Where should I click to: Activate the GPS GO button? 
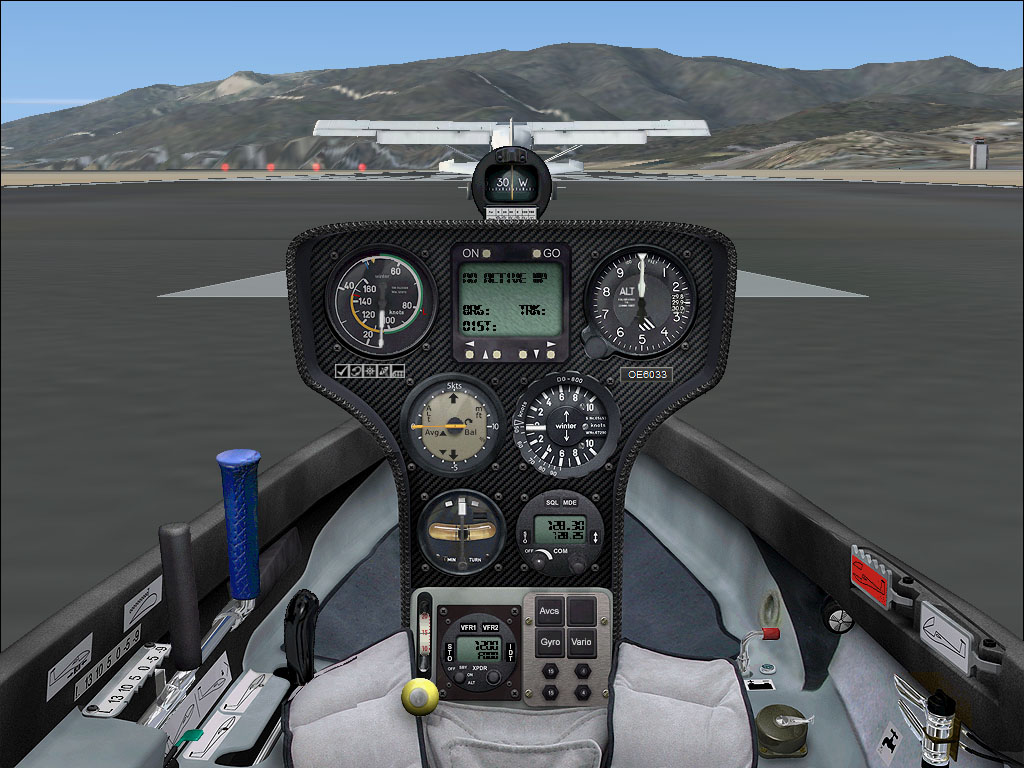point(537,254)
